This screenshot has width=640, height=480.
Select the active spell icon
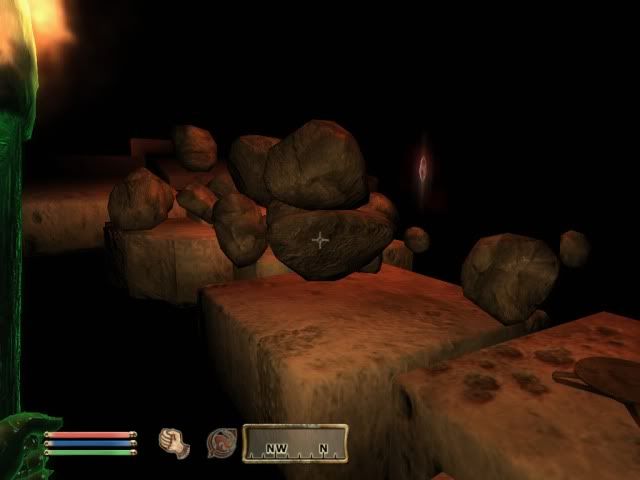tap(221, 443)
